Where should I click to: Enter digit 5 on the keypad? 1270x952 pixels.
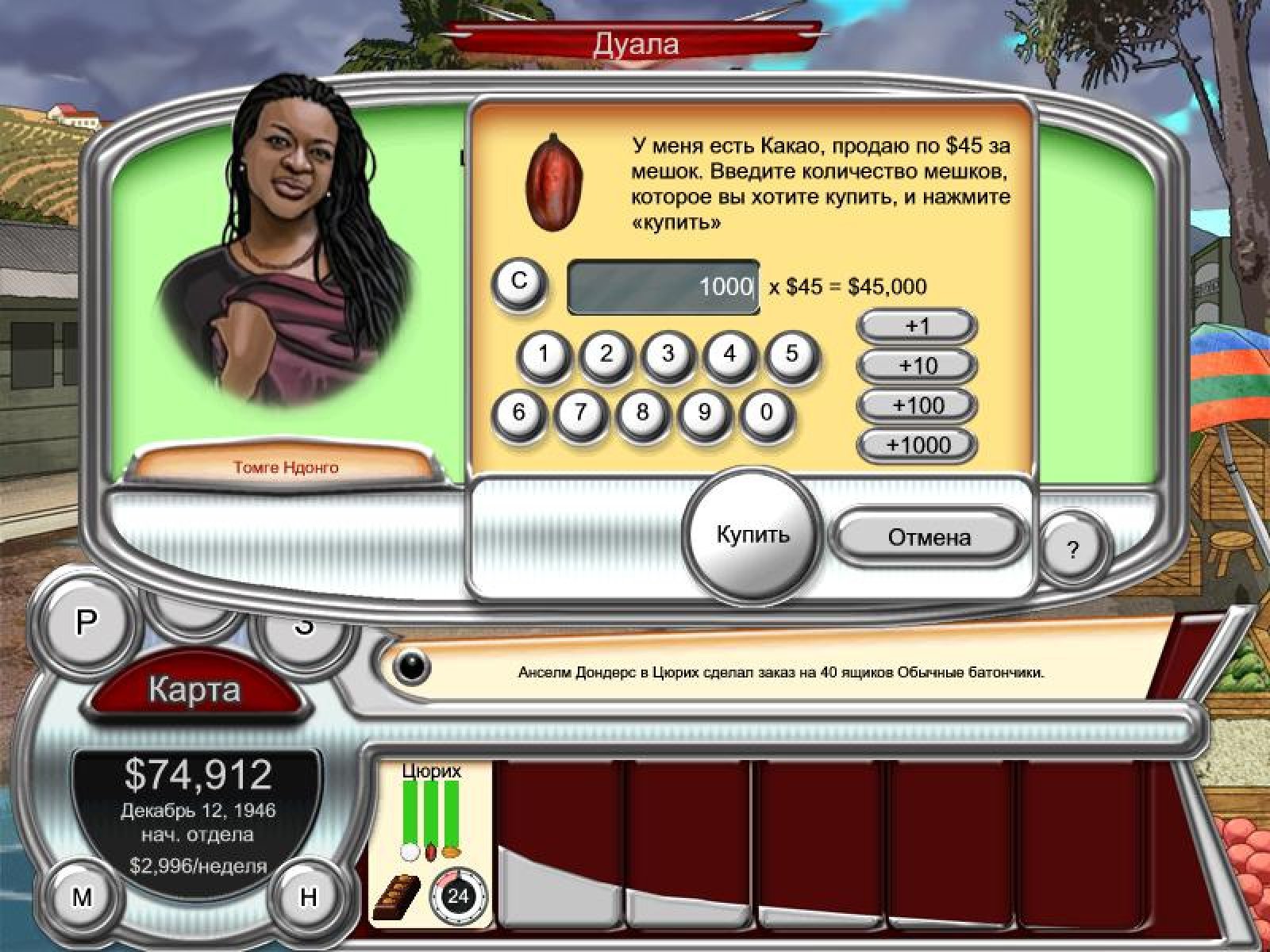[791, 355]
